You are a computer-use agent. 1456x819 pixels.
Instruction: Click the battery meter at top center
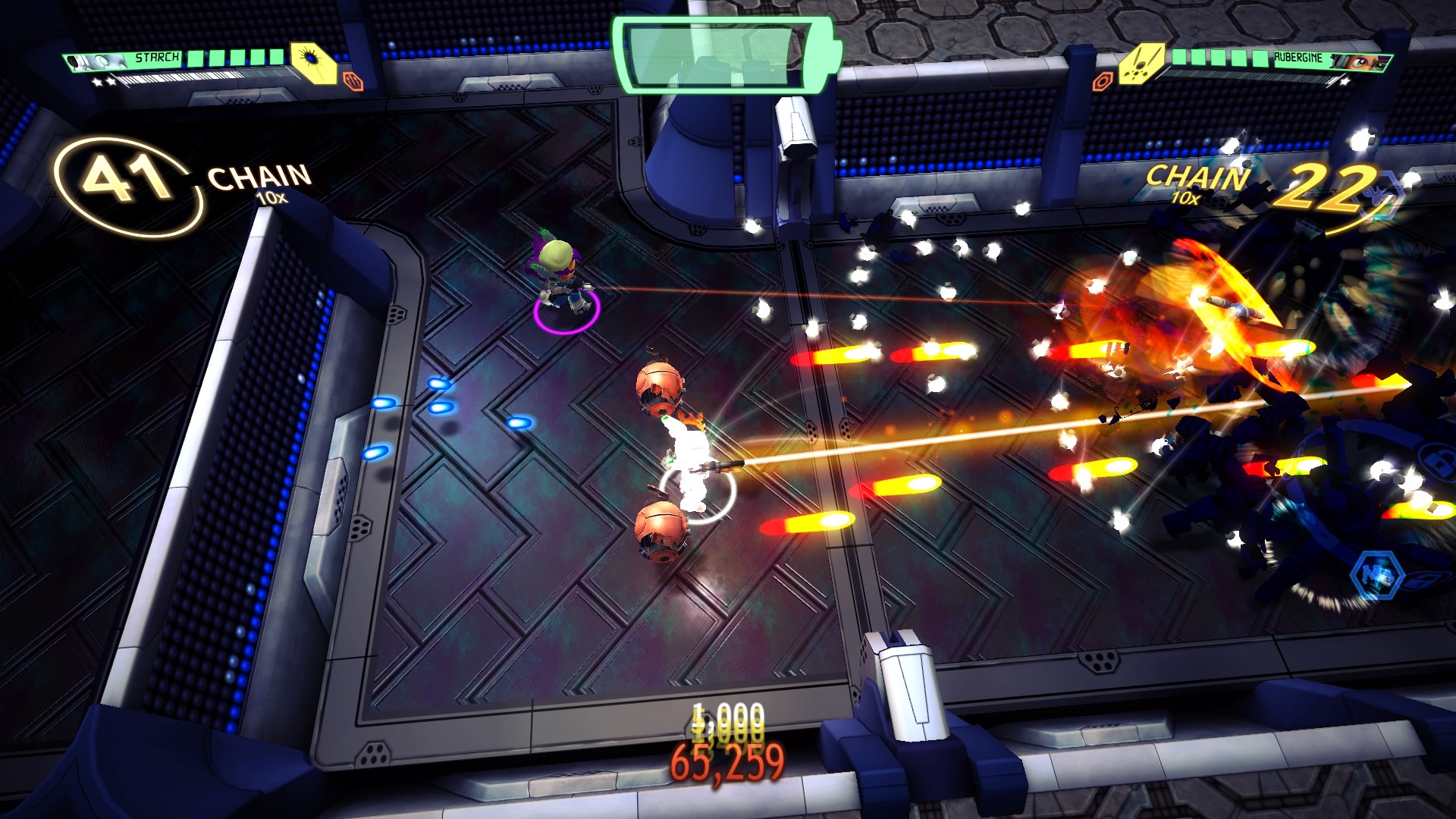[728, 55]
